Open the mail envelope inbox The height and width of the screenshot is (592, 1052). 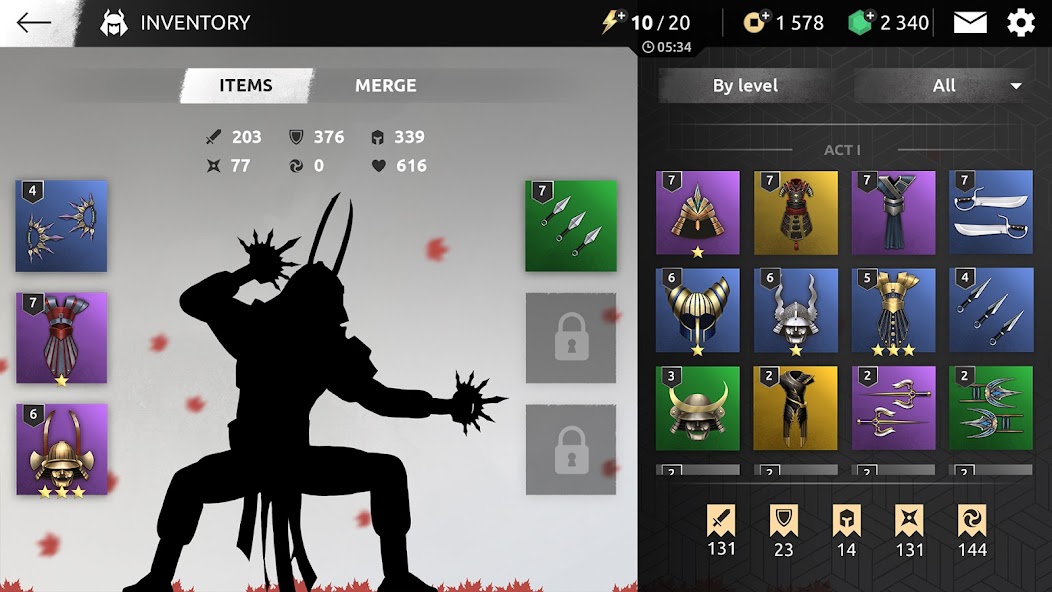point(970,22)
